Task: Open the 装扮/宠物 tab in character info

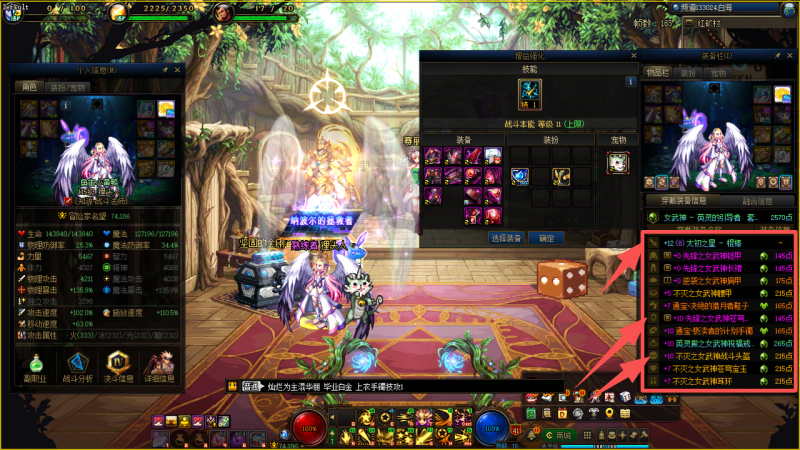Action: [x=65, y=87]
